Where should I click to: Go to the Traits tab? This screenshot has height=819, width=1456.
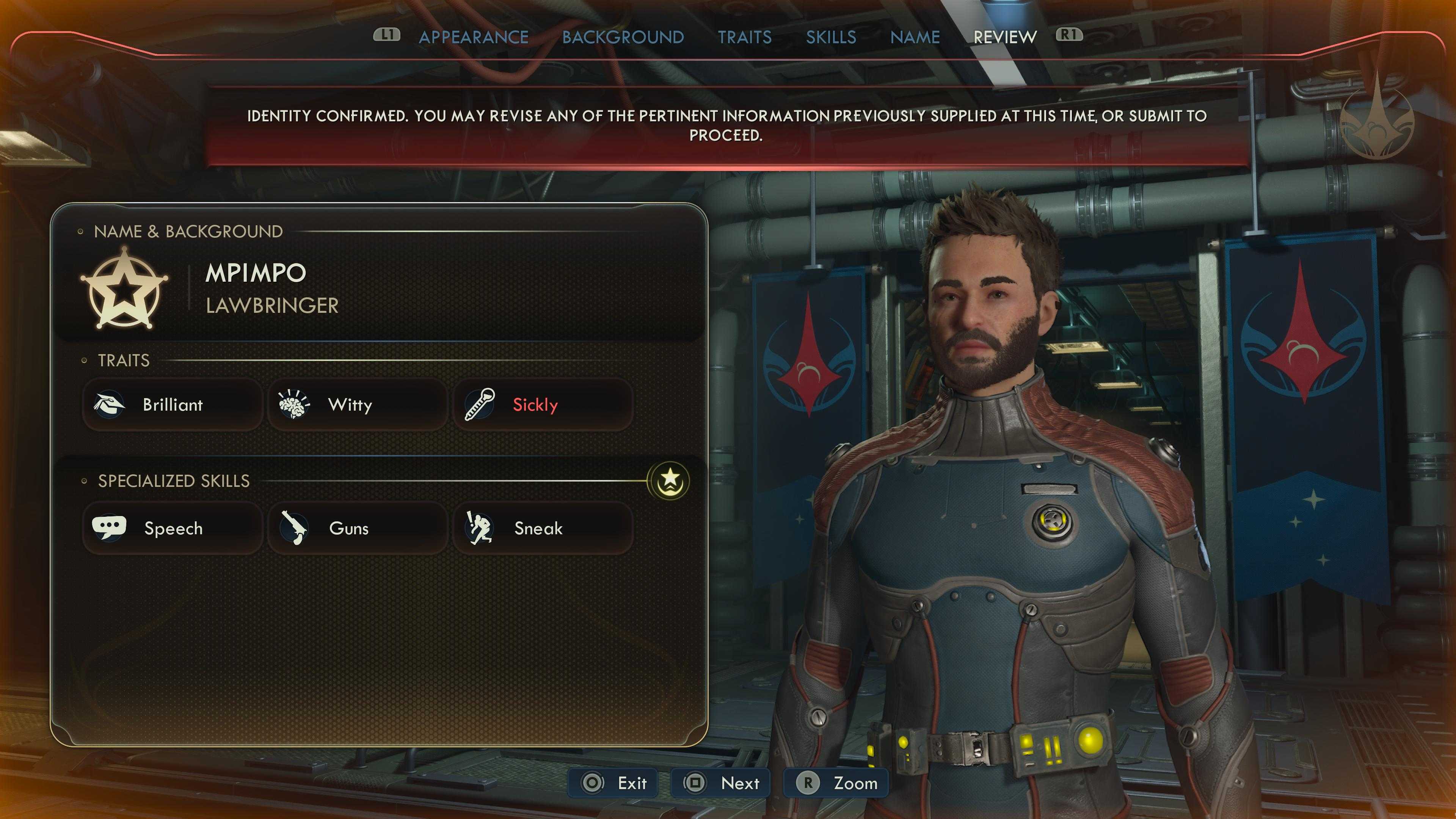[x=744, y=37]
